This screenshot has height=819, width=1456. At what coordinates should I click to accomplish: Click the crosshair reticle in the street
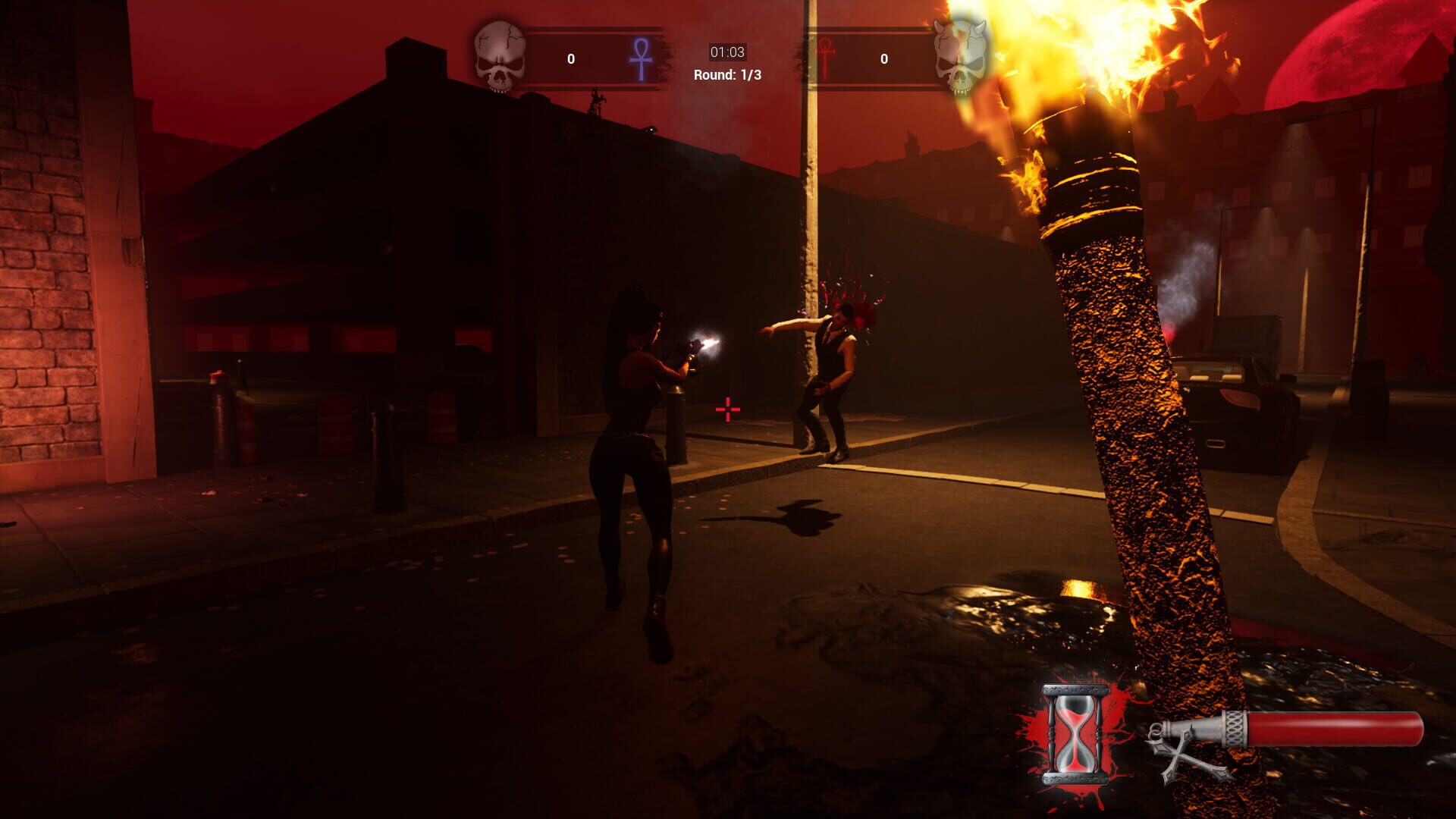click(726, 409)
